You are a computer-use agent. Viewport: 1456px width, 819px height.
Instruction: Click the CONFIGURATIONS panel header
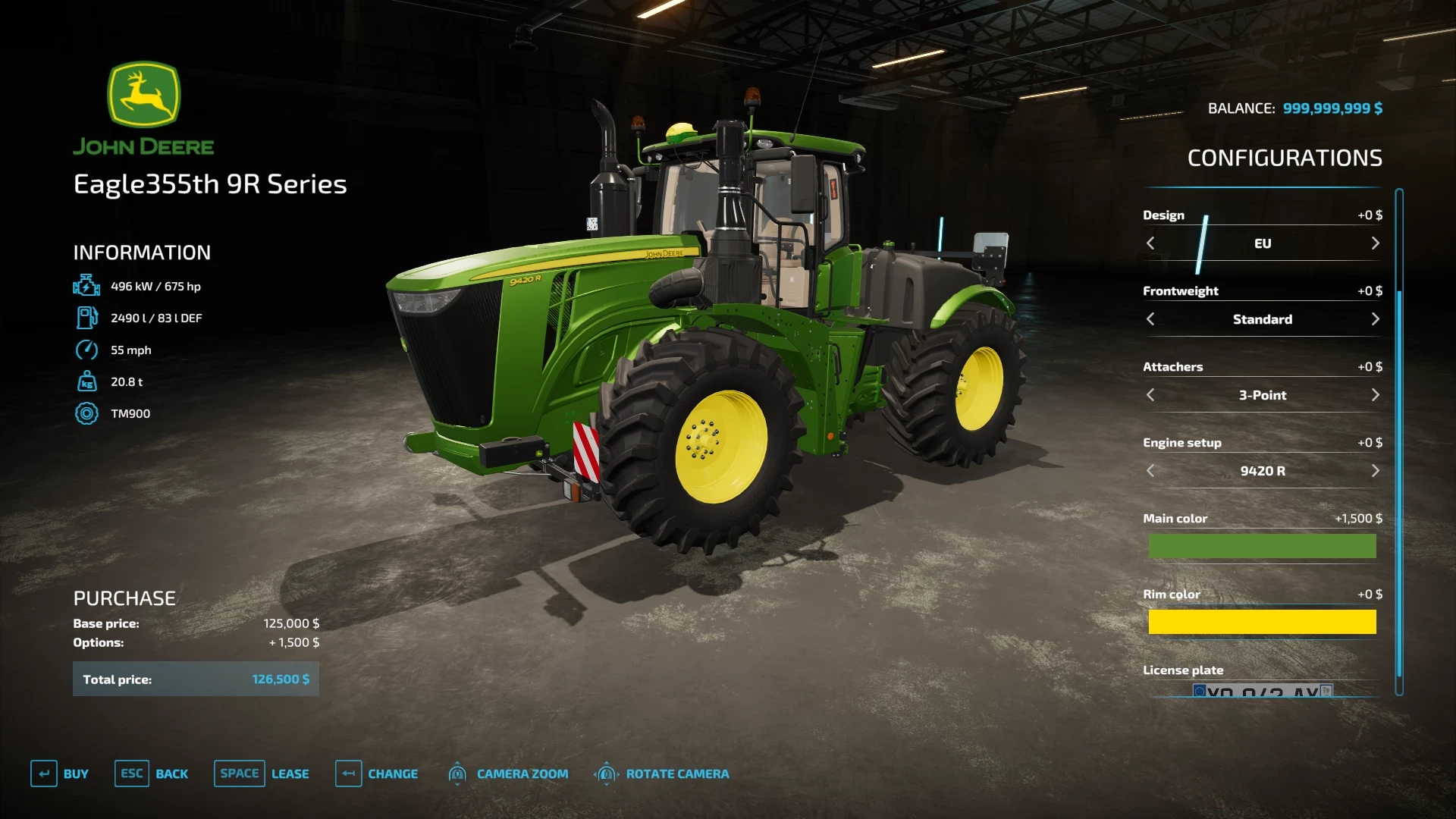(x=1285, y=158)
